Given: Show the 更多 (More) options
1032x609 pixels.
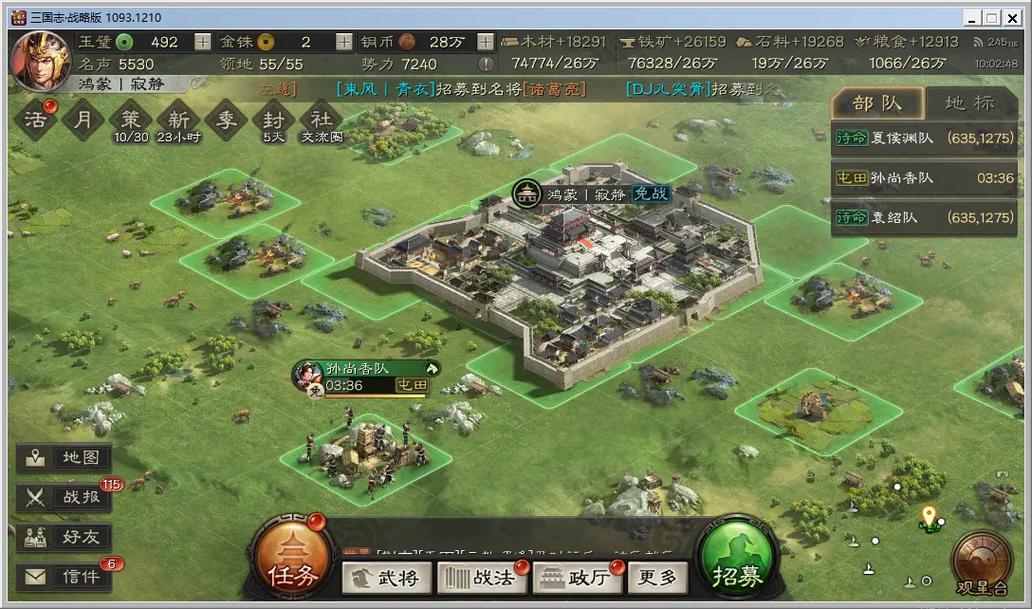Looking at the screenshot, I should point(658,576).
